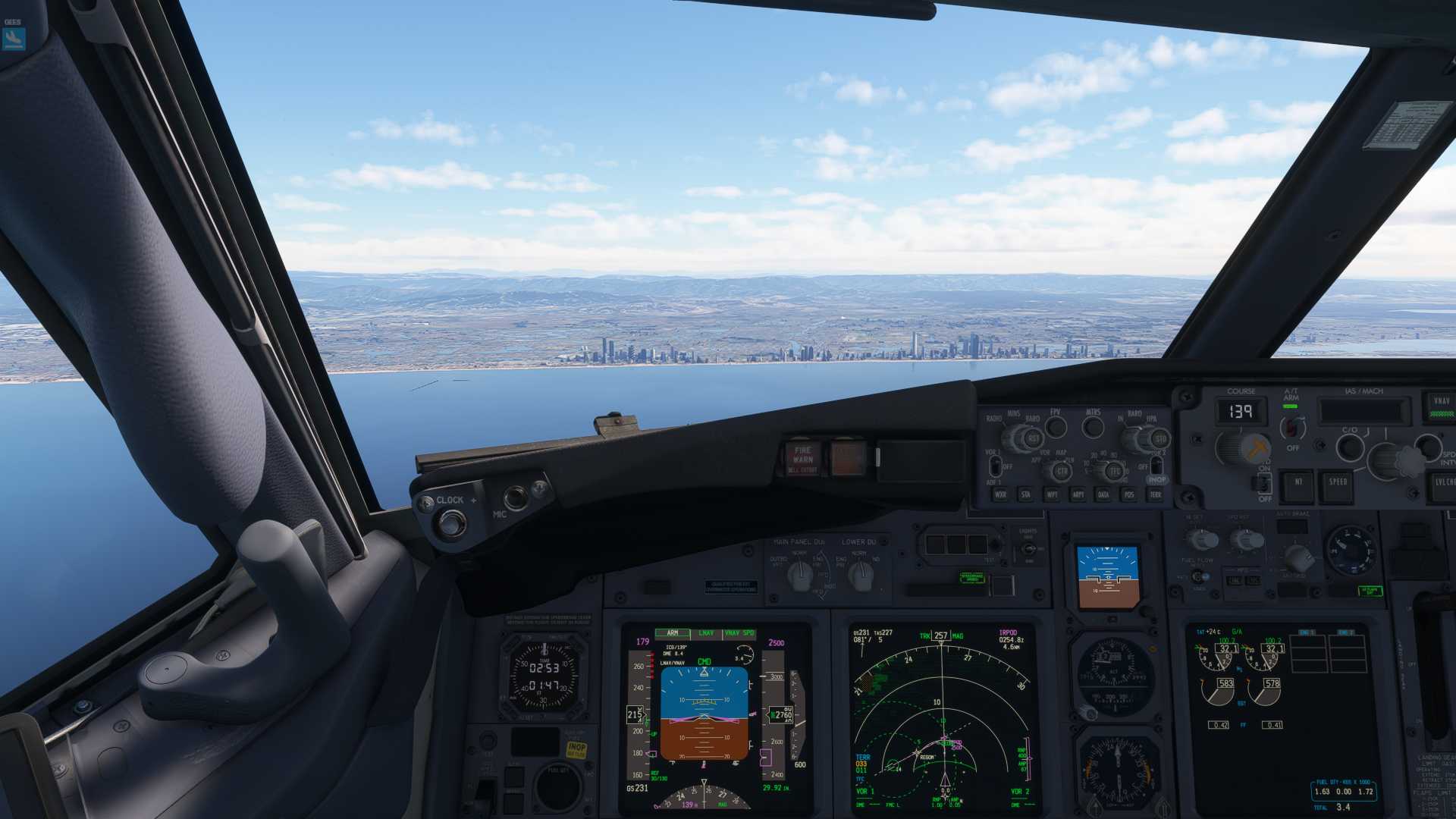The width and height of the screenshot is (1456, 819).
Task: Click the minimums RST knob button
Action: point(1033,438)
